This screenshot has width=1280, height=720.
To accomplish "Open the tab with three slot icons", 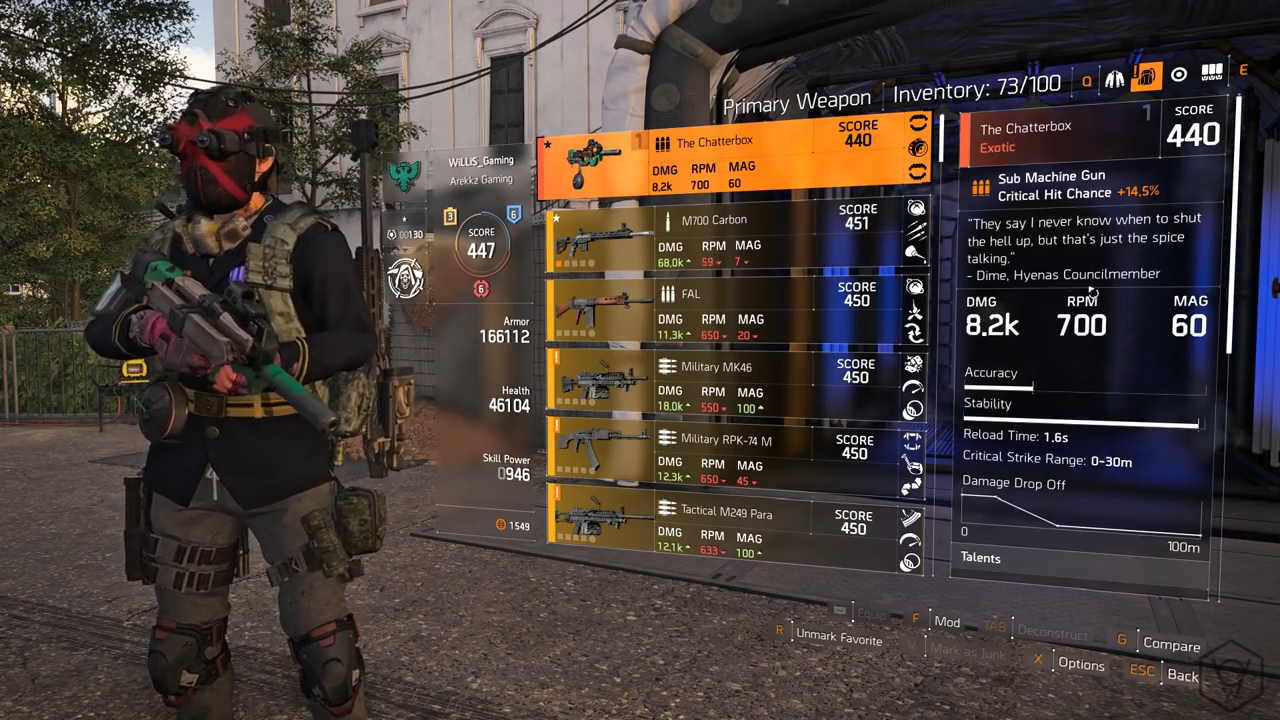I will pyautogui.click(x=1212, y=73).
